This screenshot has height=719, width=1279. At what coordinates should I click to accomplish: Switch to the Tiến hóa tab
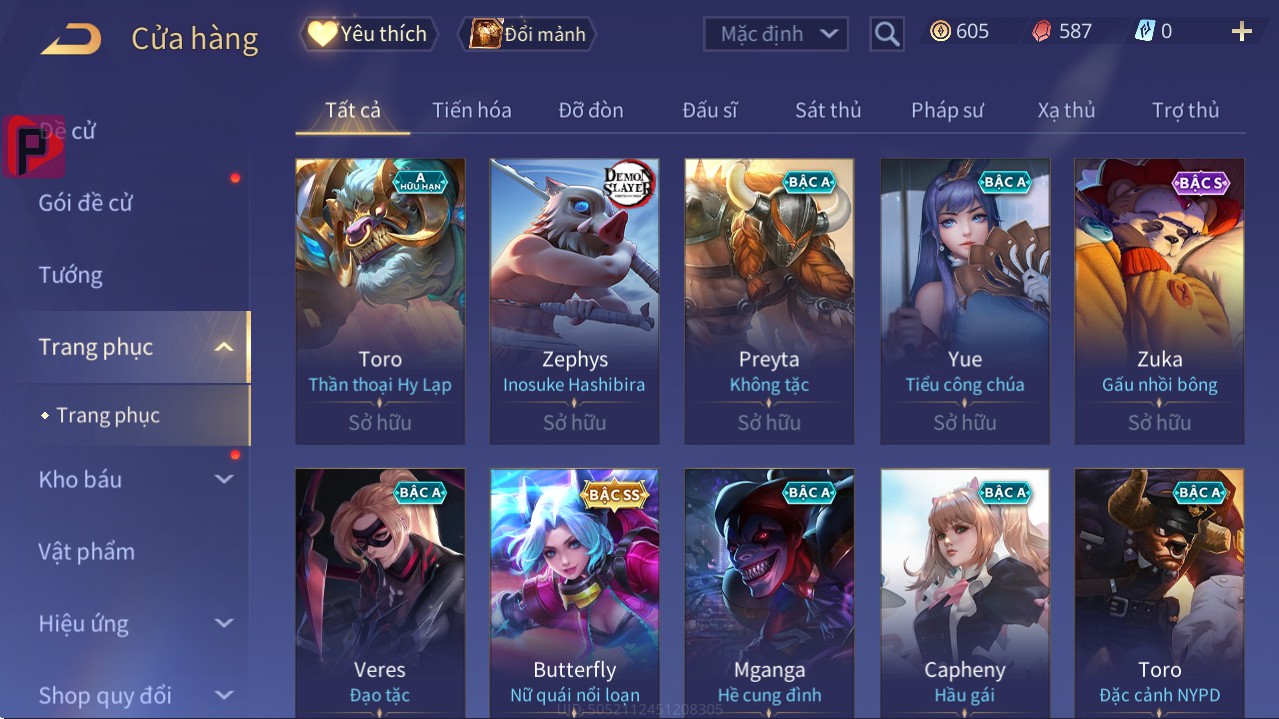(471, 110)
